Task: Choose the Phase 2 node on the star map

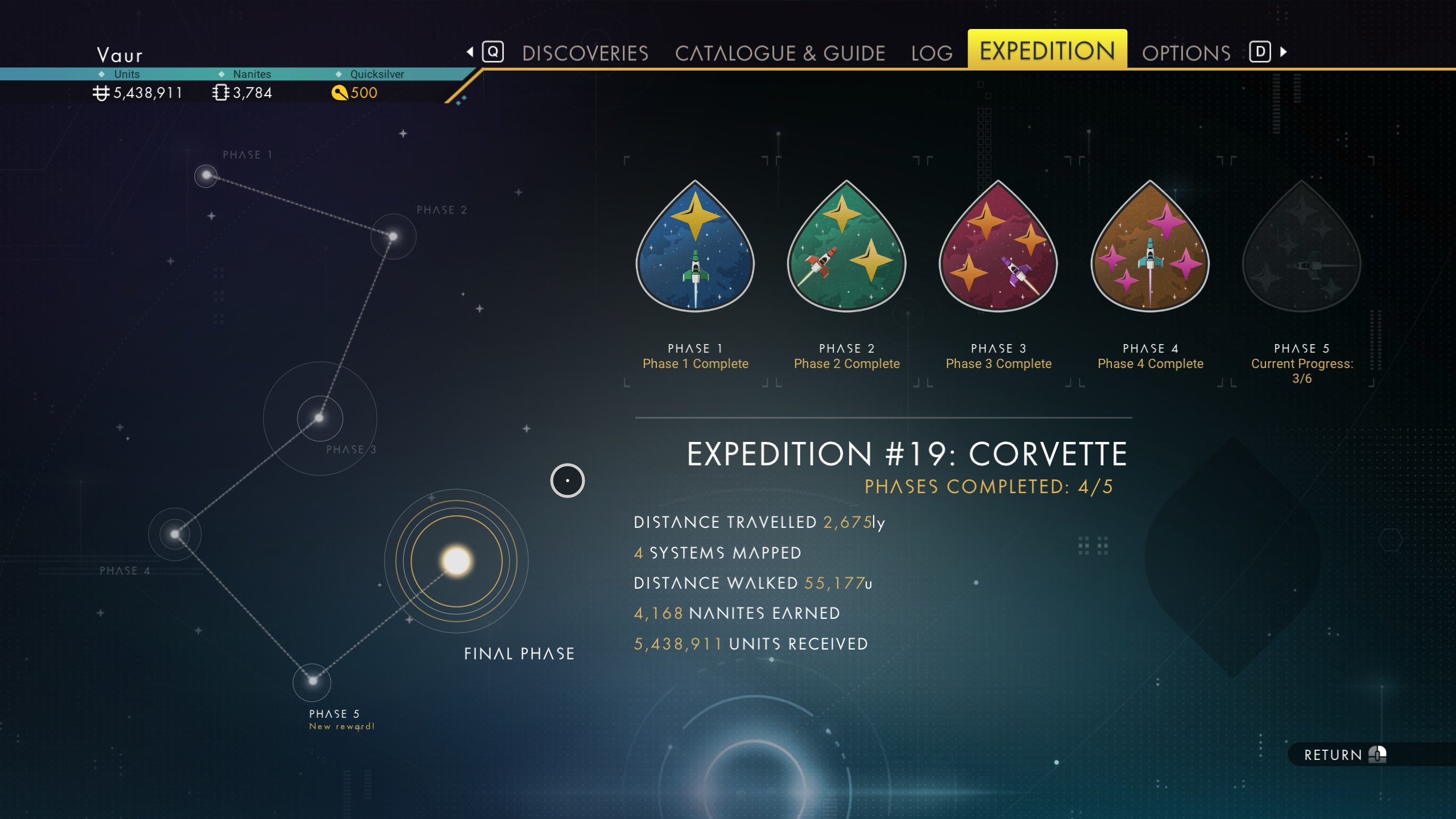Action: [x=393, y=236]
